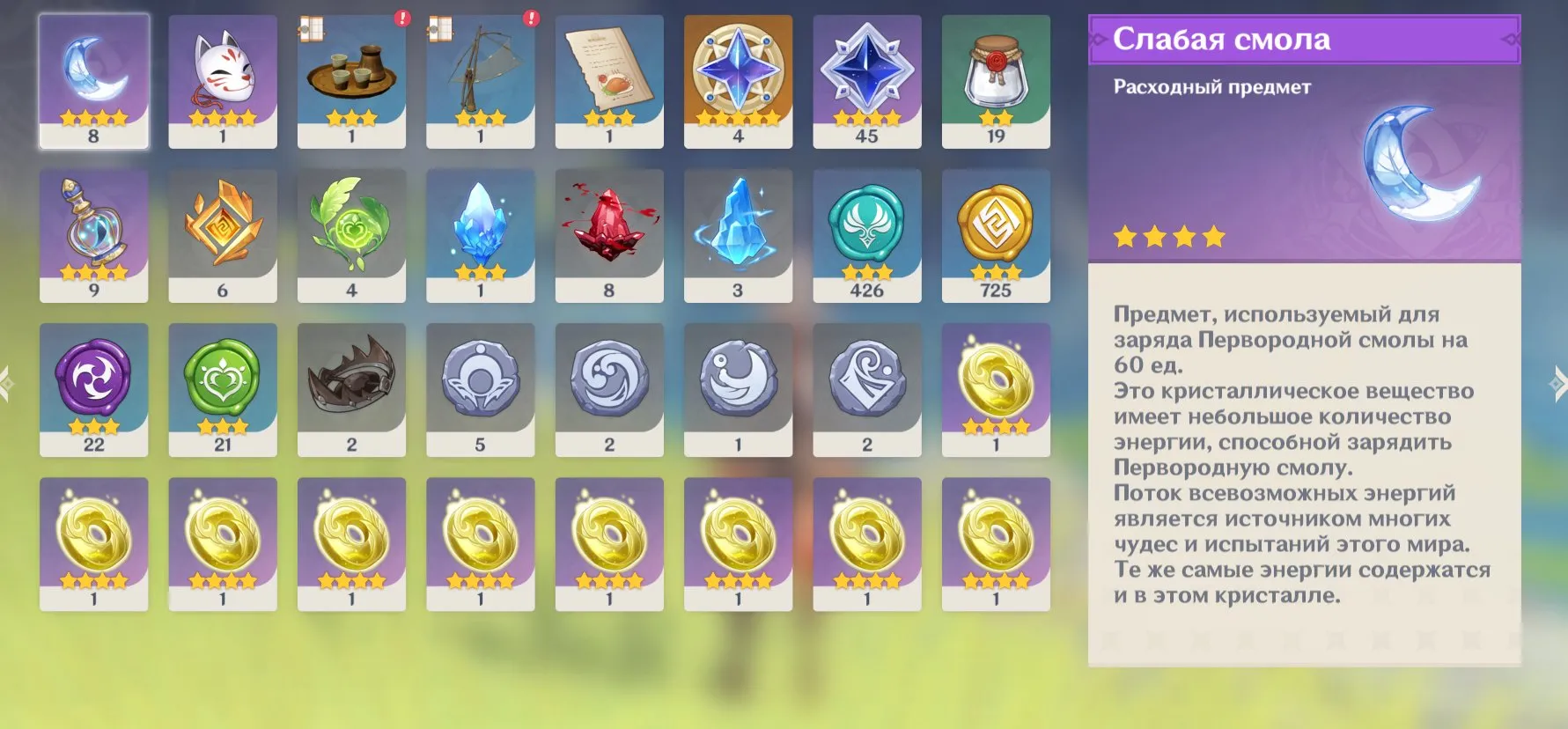1568x729 pixels.
Task: Go to the previous inventory page arrow
Action: pyautogui.click(x=8, y=384)
